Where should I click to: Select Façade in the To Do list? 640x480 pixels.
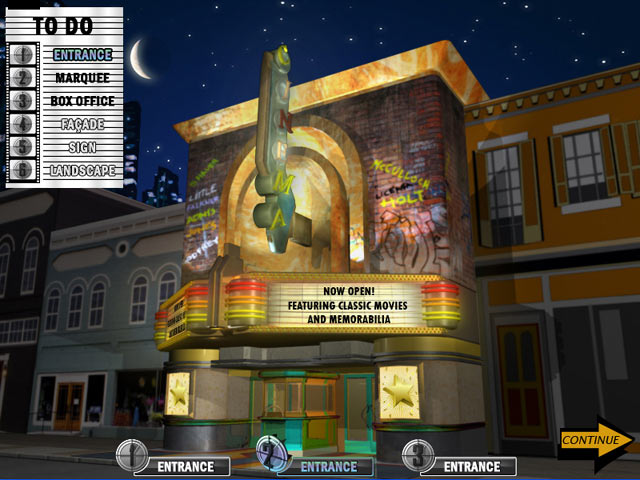[82, 124]
